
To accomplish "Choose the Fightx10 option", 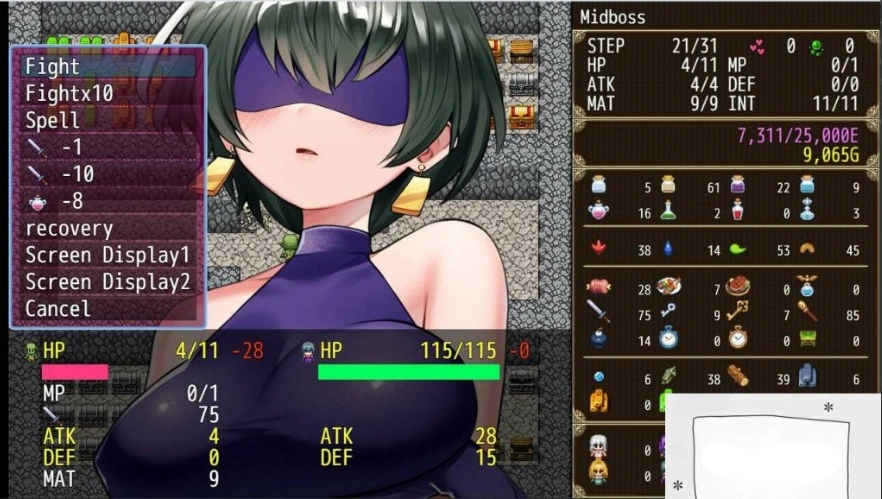I will click(107, 93).
